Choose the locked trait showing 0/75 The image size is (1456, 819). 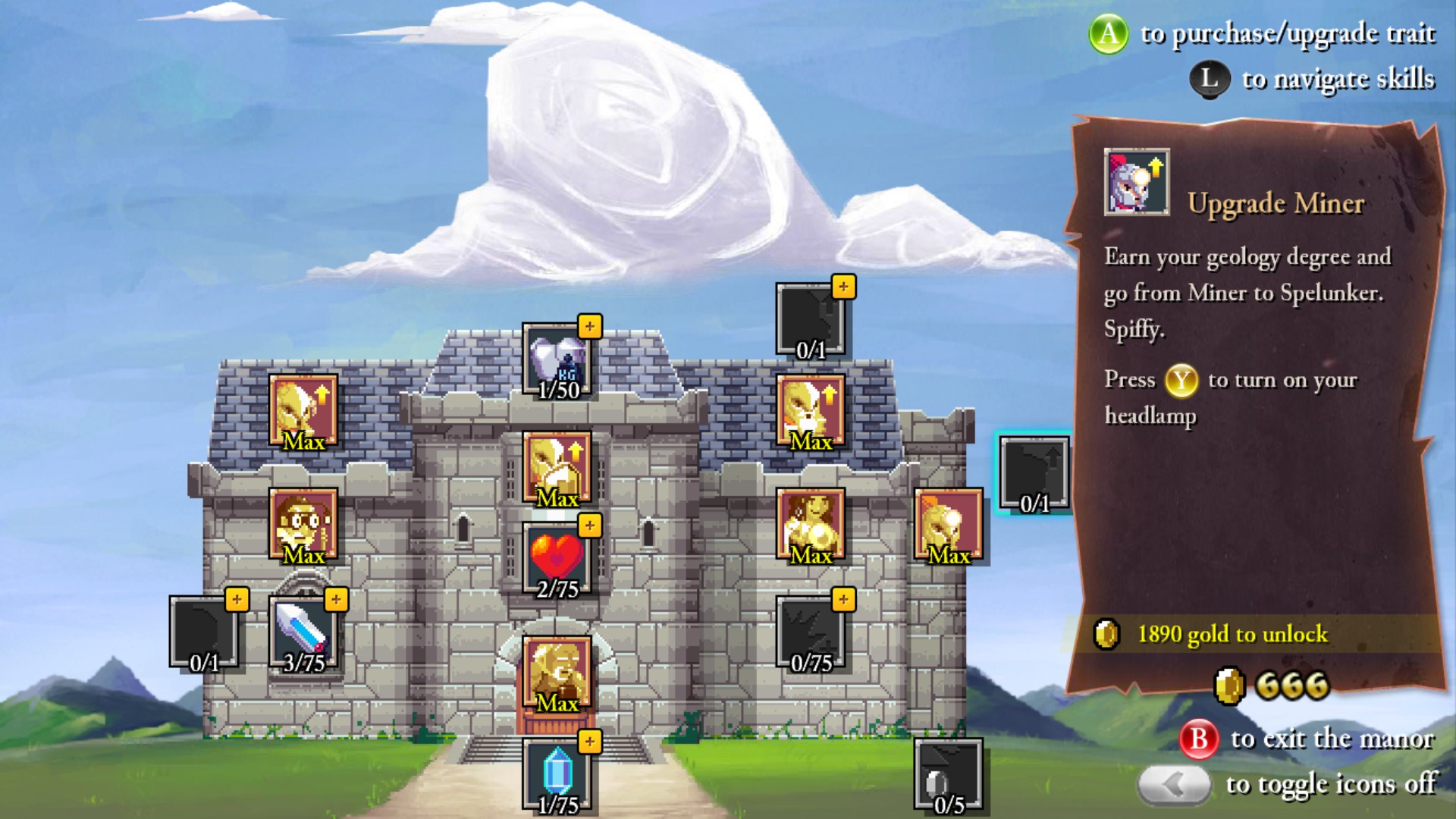point(811,634)
